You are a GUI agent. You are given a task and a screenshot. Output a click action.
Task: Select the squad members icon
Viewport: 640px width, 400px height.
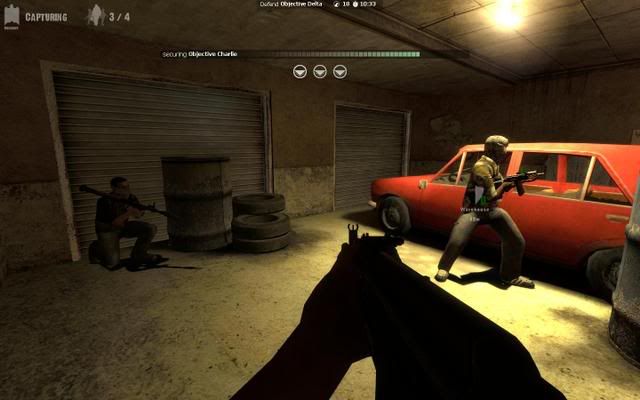pyautogui.click(x=96, y=15)
